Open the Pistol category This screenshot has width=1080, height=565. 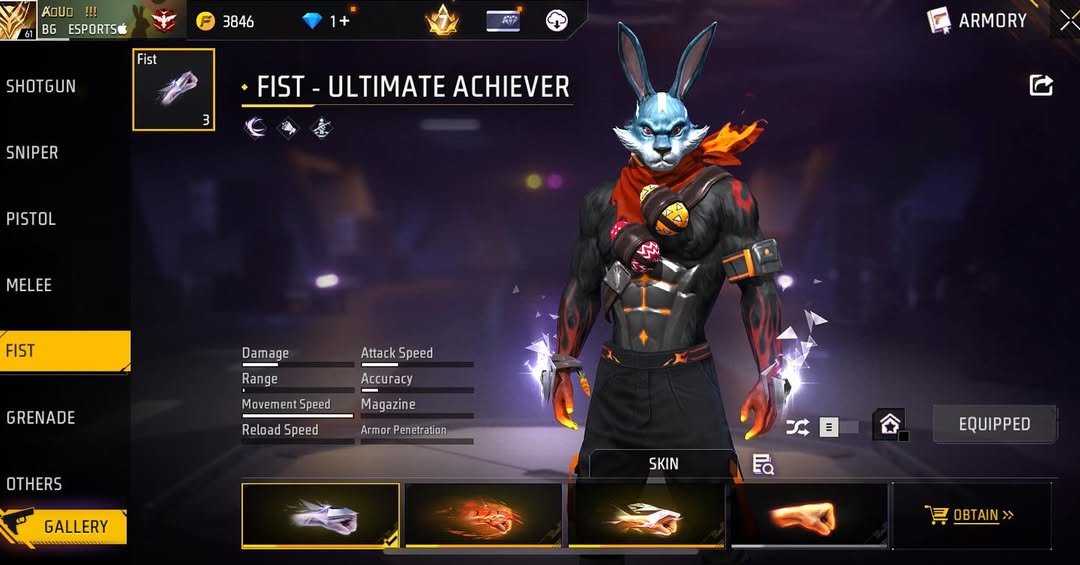[31, 218]
